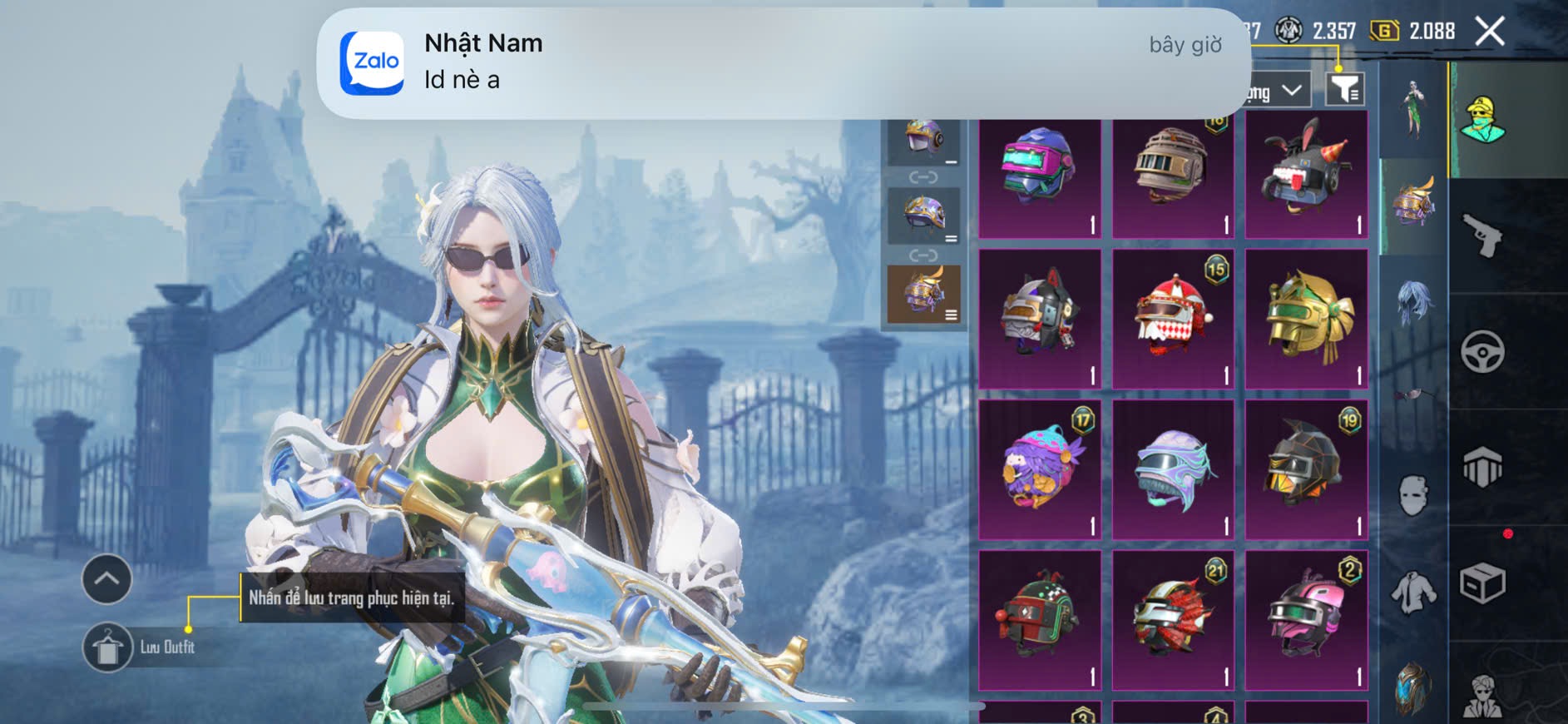Tap the Lưu Outfit hanger button

[107, 647]
